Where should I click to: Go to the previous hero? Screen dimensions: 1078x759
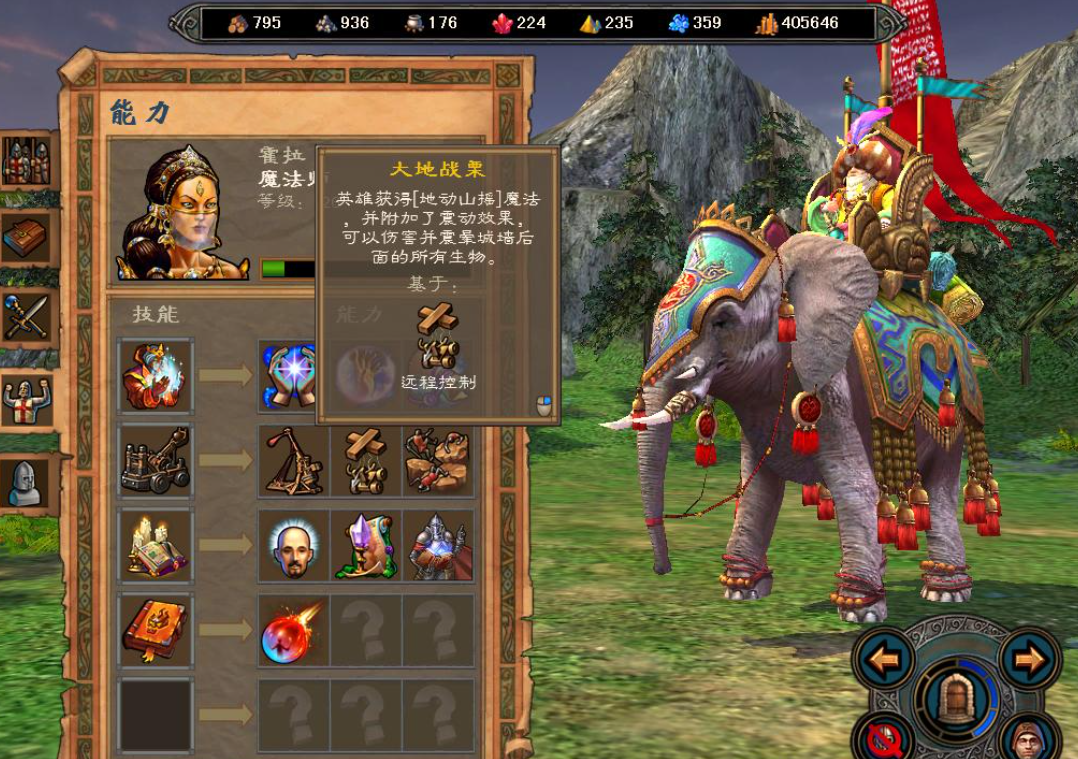click(884, 660)
